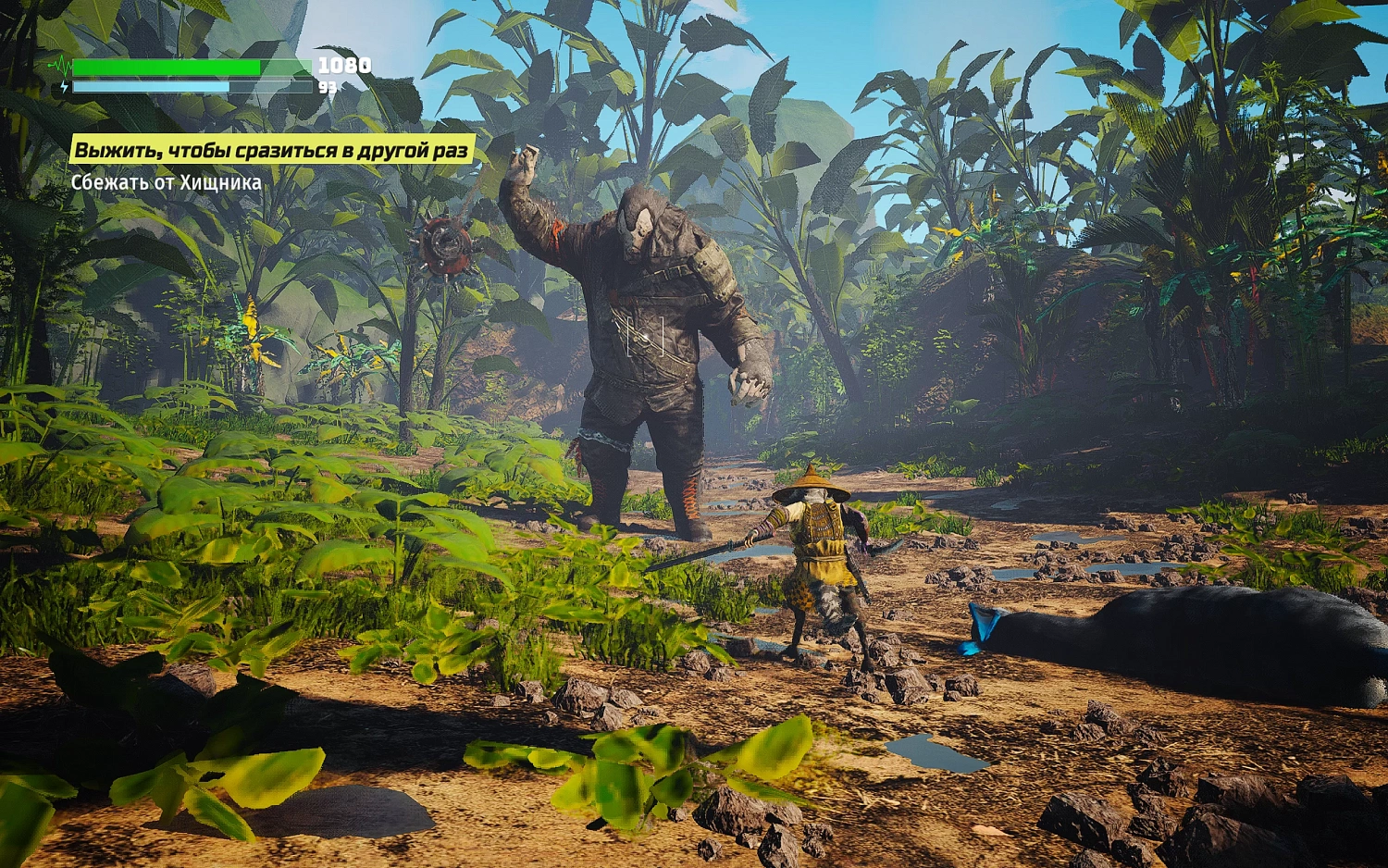Viewport: 1388px width, 868px height.
Task: Select the energy value 93
Action: (x=328, y=89)
